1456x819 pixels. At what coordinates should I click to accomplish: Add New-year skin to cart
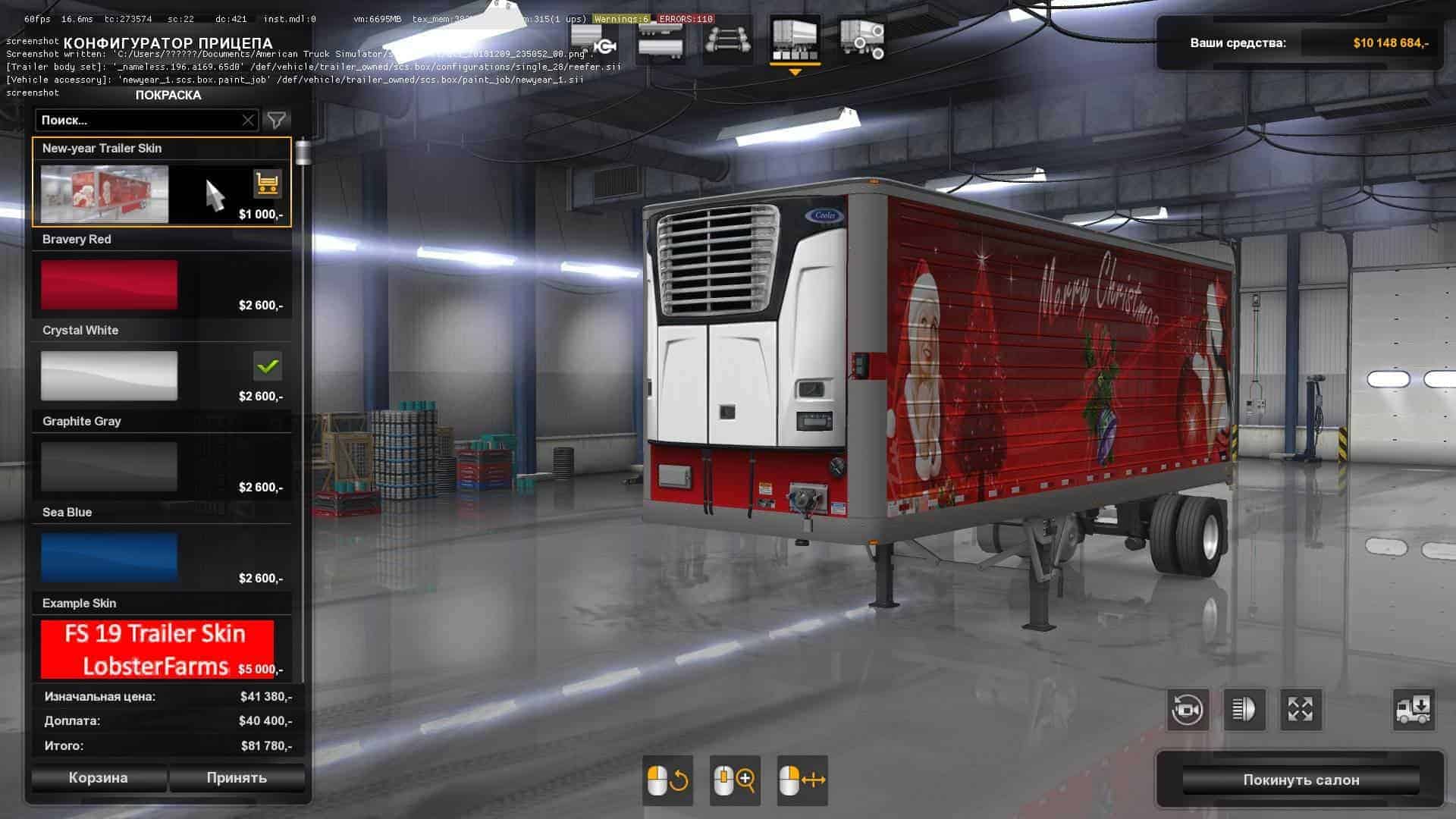(267, 184)
